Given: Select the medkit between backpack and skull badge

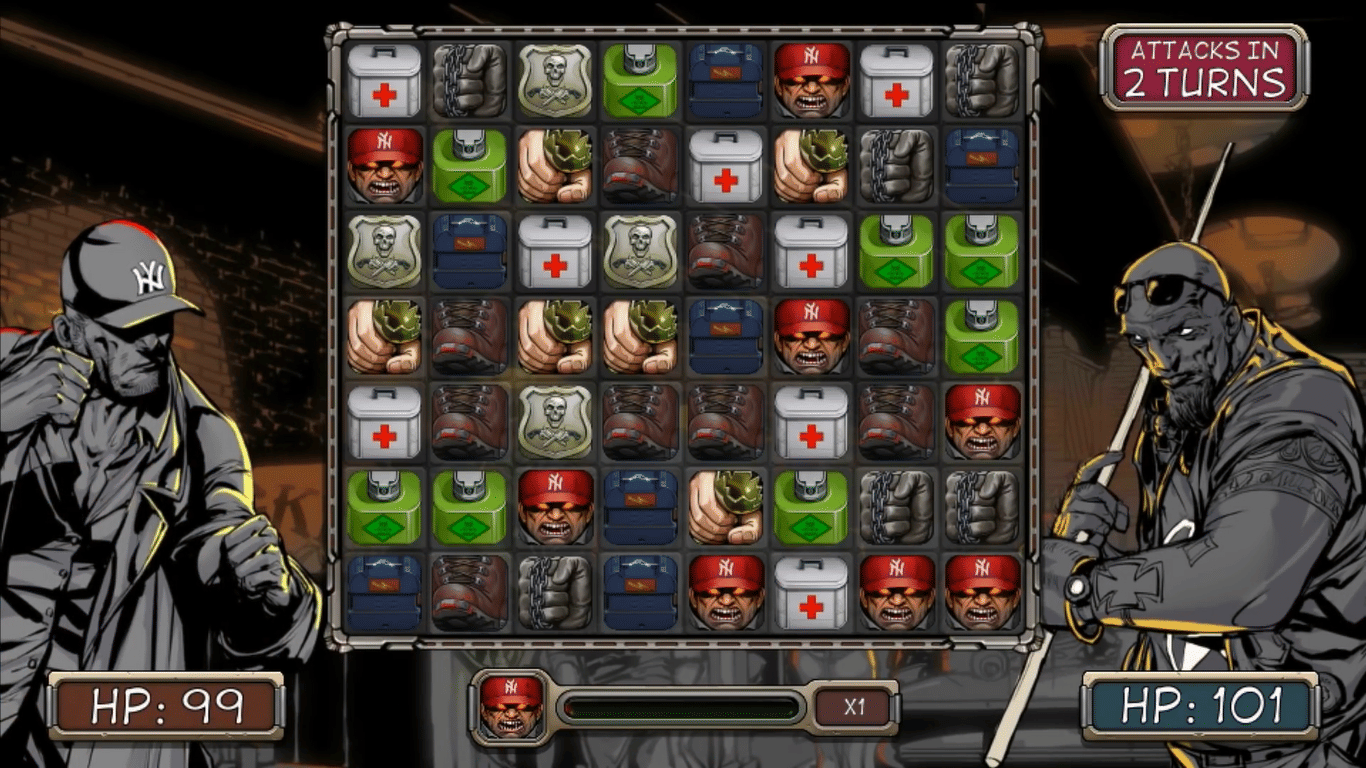Looking at the screenshot, I should point(555,250).
